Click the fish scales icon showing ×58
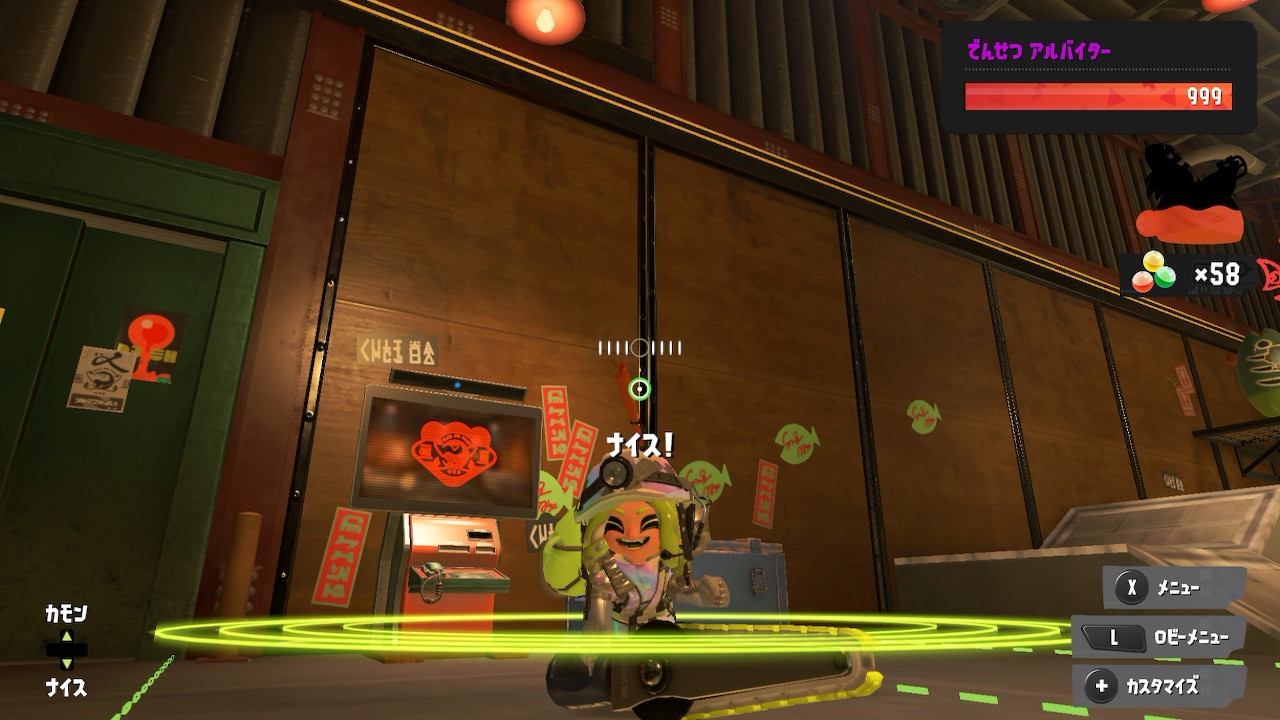Screen dimensions: 1280x720 1153,273
